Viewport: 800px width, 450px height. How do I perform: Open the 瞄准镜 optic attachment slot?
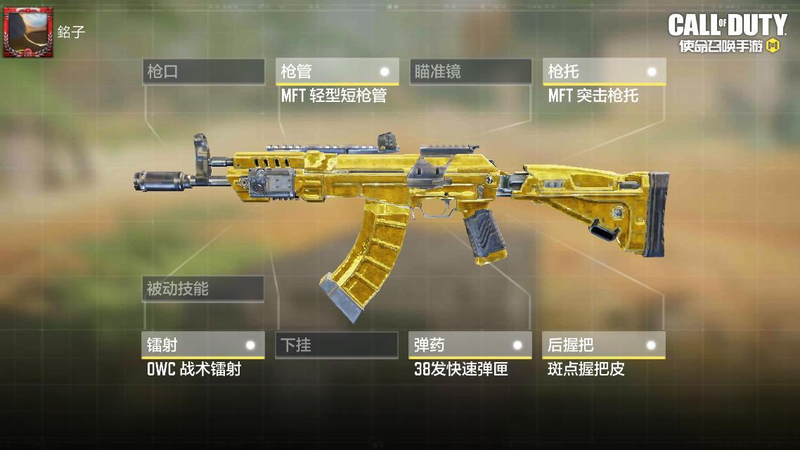click(x=470, y=72)
